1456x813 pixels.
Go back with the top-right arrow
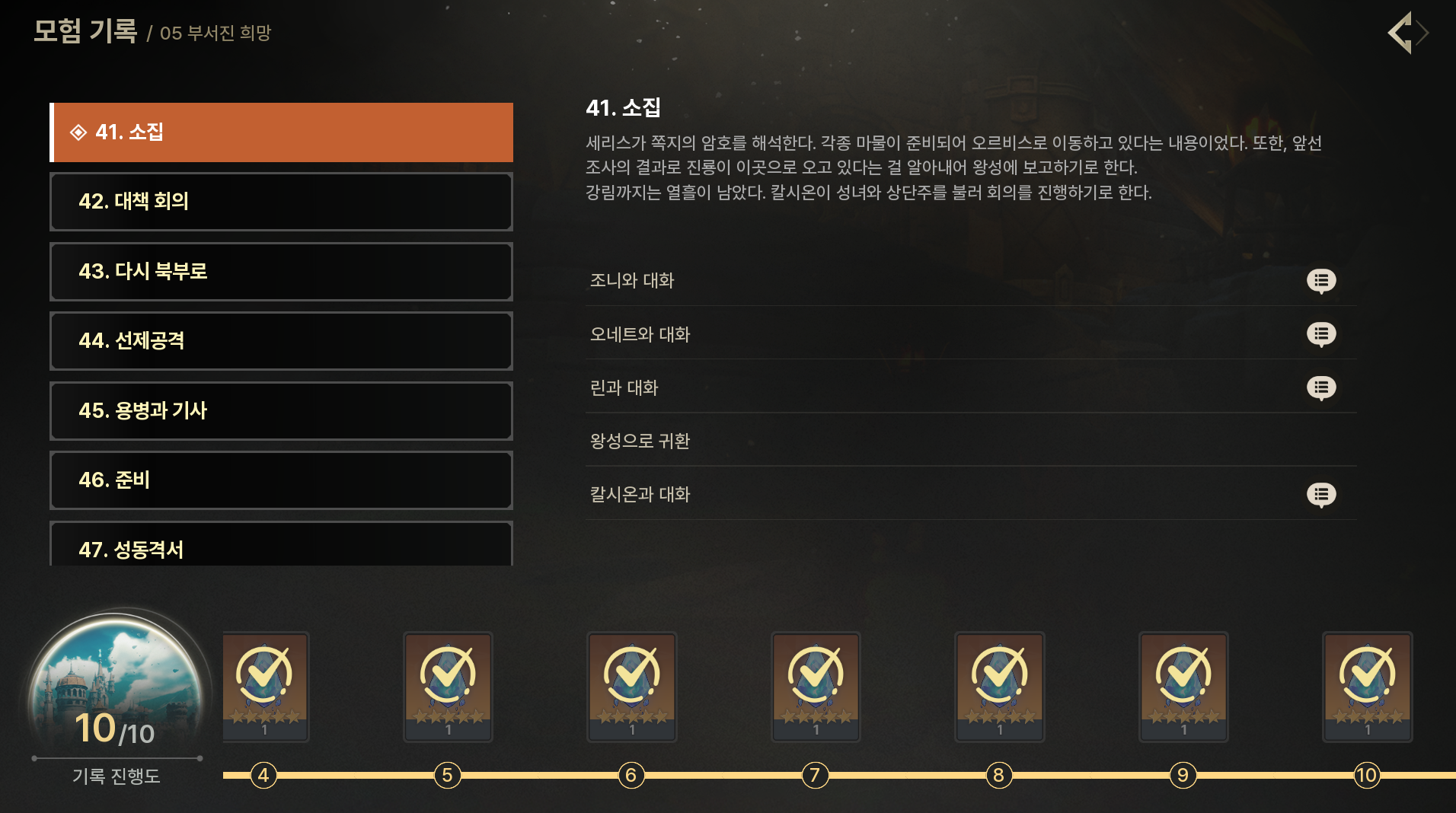point(1406,33)
